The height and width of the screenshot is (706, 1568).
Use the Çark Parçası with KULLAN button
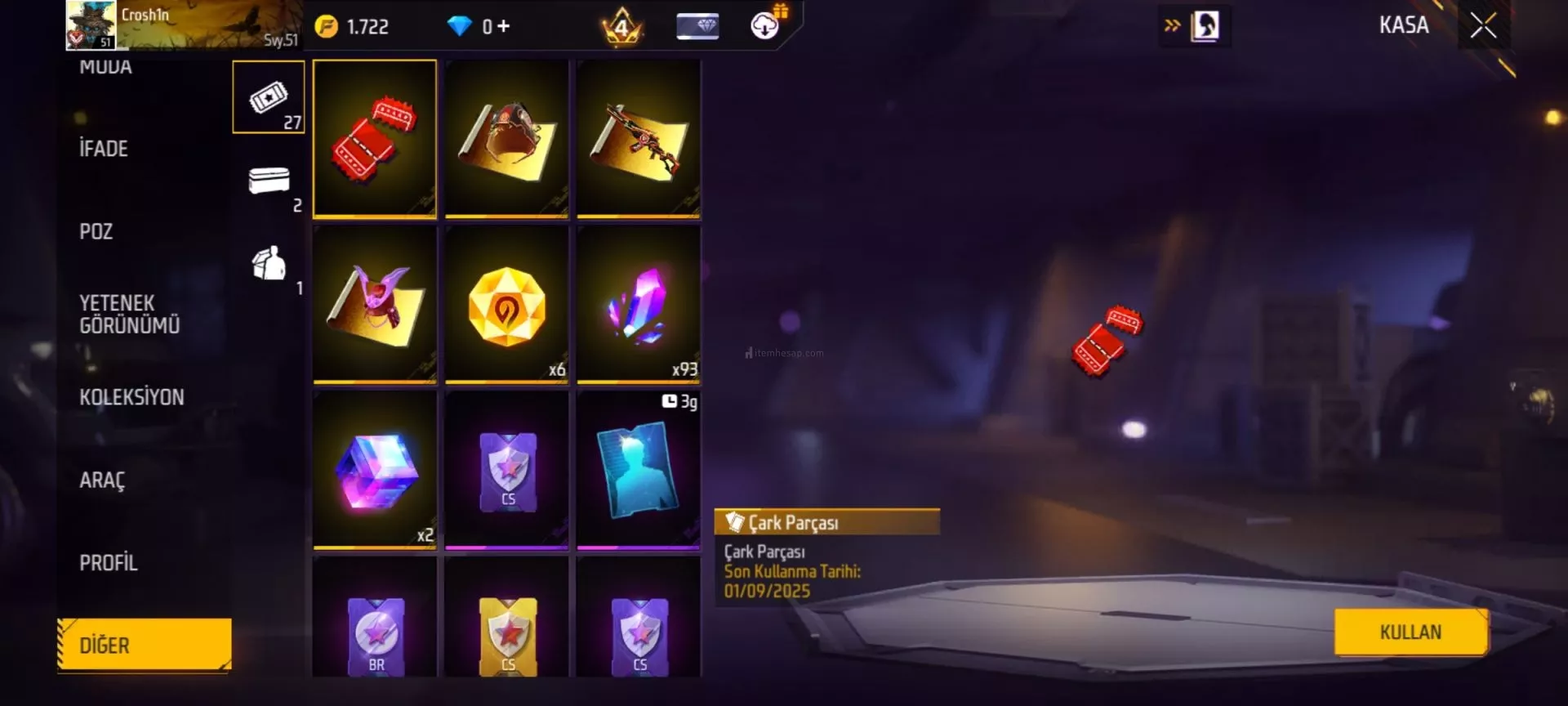click(x=1410, y=632)
